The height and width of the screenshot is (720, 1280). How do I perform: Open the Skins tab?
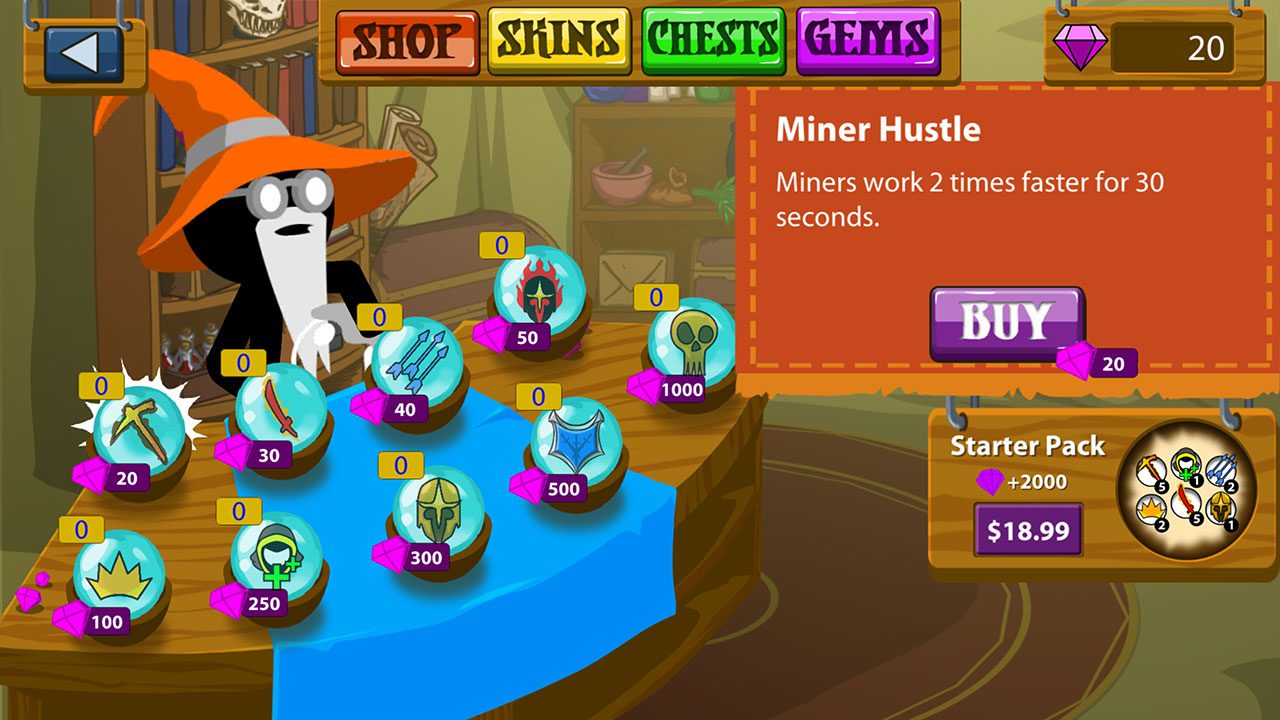[559, 41]
